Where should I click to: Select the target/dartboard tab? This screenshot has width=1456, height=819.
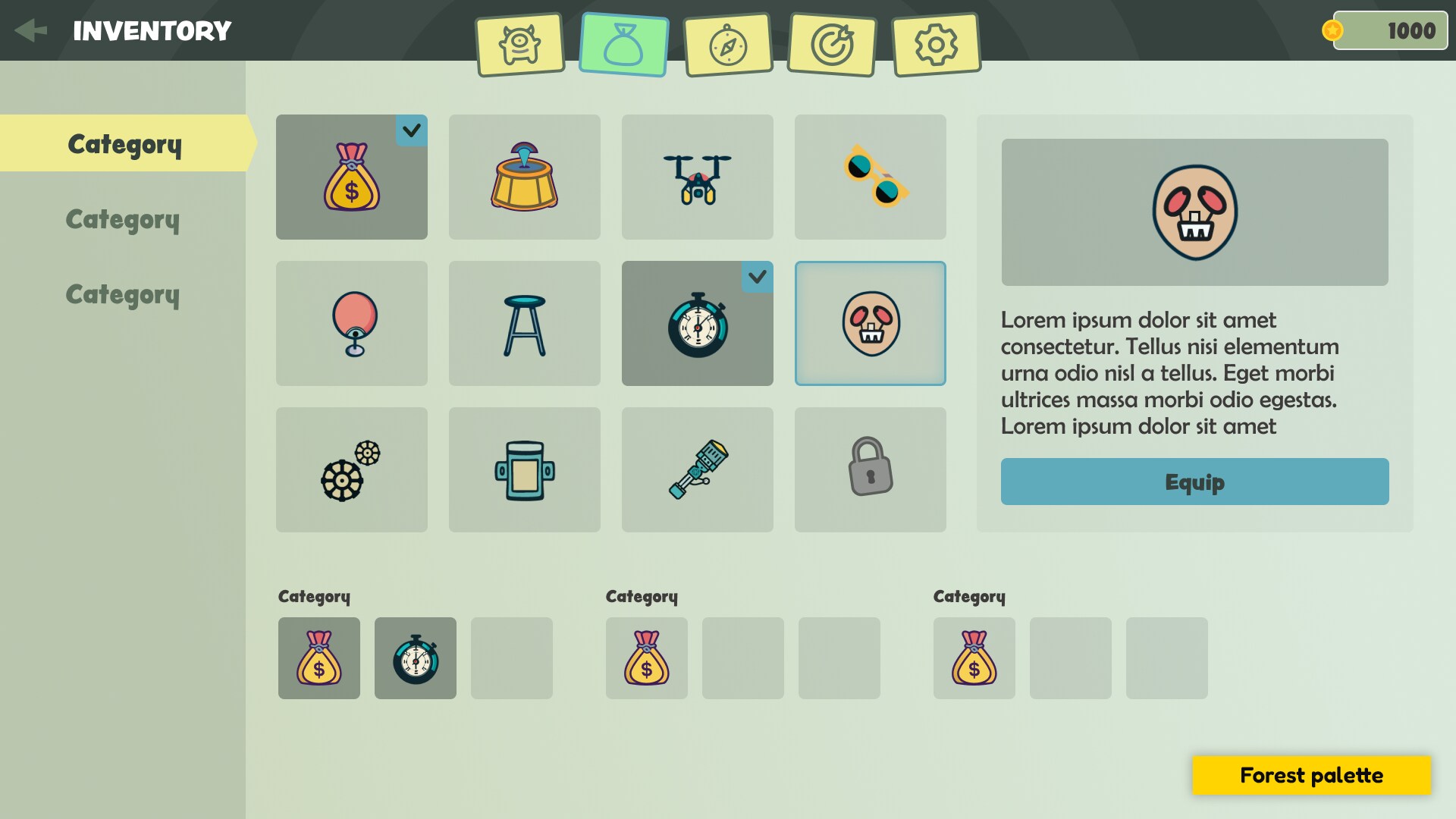[831, 44]
